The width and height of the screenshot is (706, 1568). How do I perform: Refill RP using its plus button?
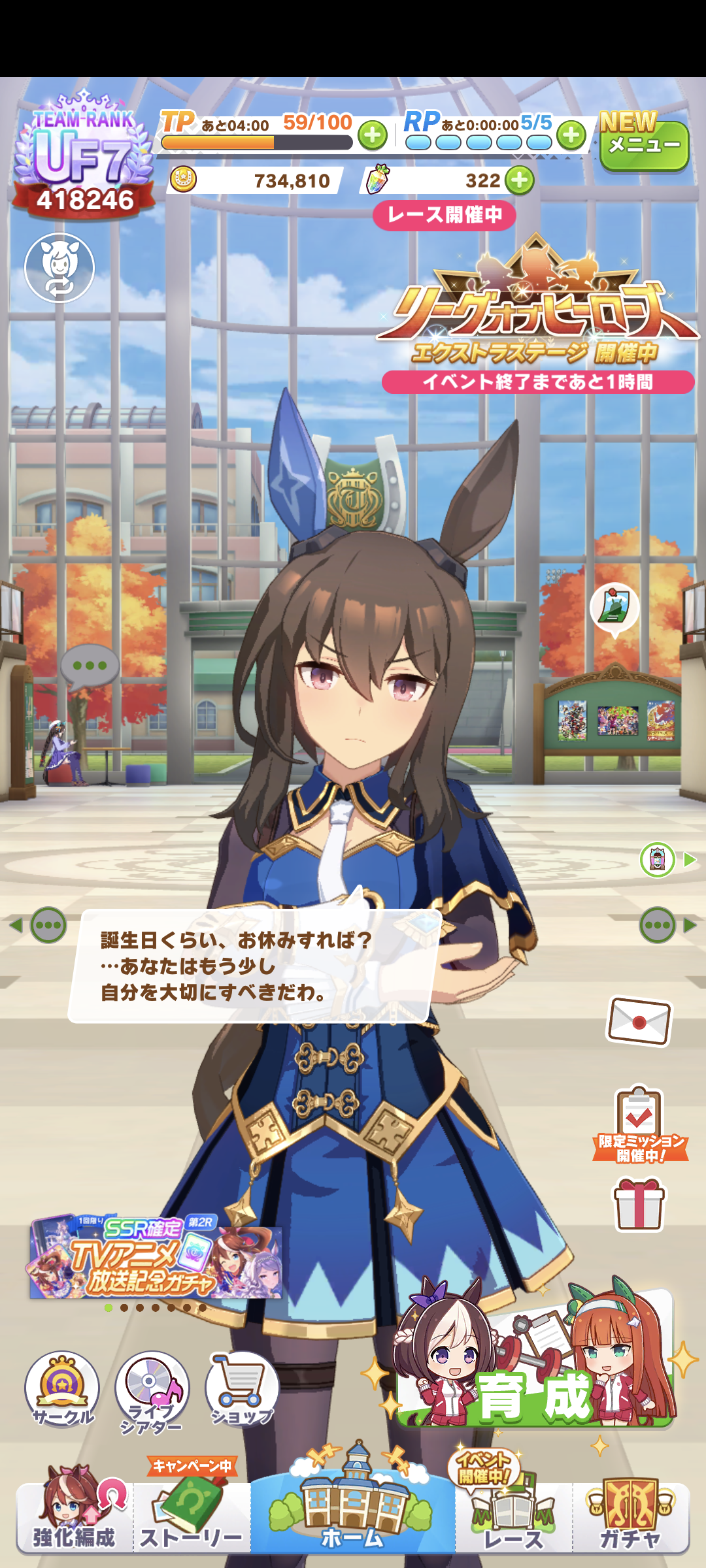point(571,135)
